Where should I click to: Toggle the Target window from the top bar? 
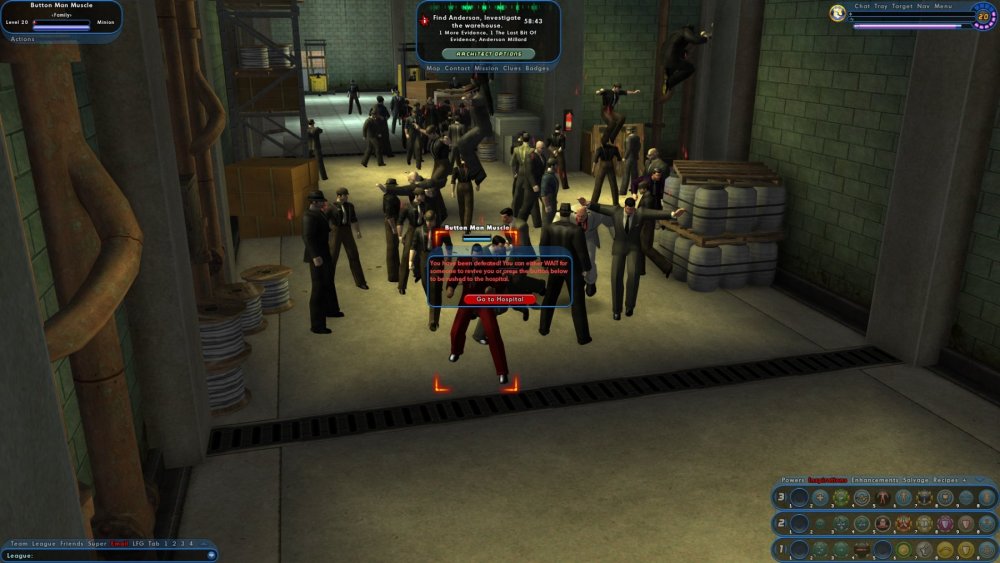click(x=902, y=6)
